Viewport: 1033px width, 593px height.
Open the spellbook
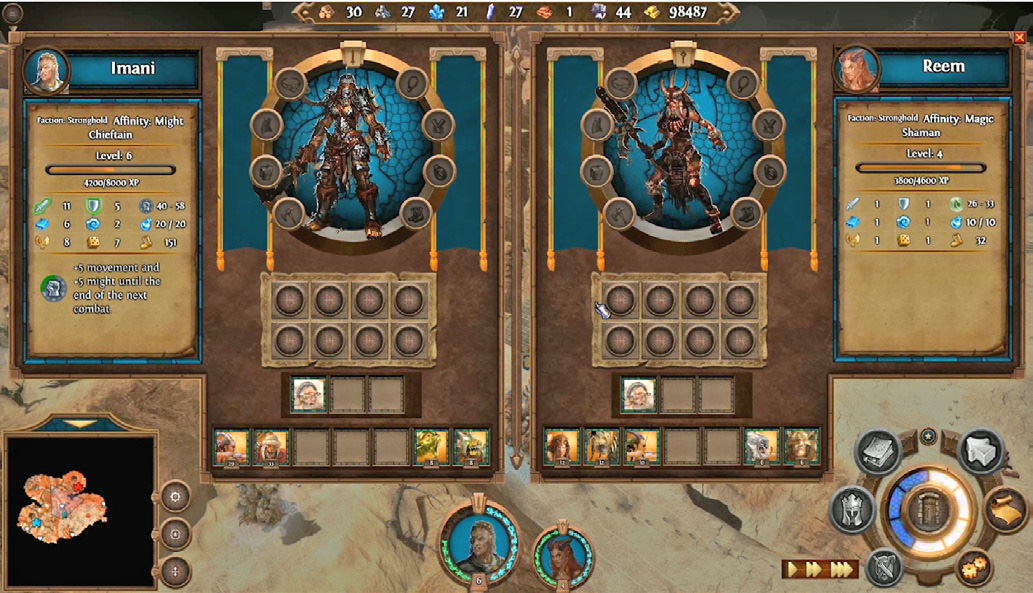click(878, 451)
